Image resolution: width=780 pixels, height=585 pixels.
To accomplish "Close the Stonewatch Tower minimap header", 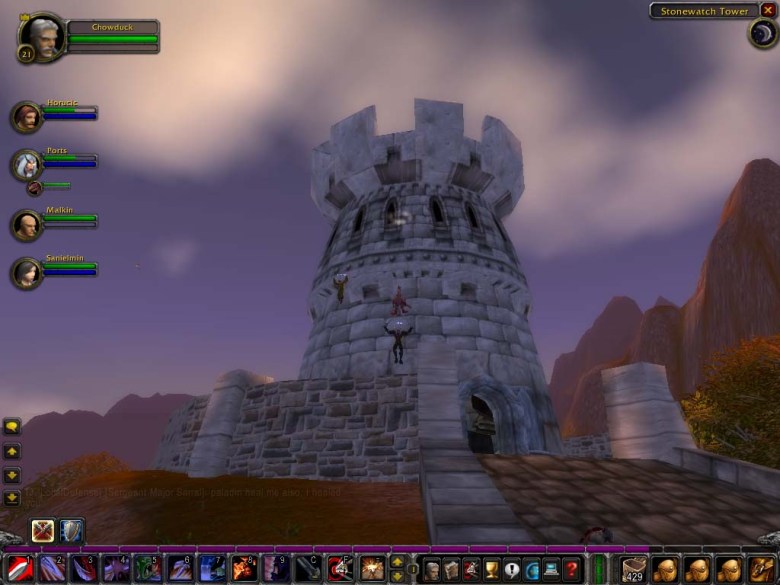I will click(x=767, y=10).
